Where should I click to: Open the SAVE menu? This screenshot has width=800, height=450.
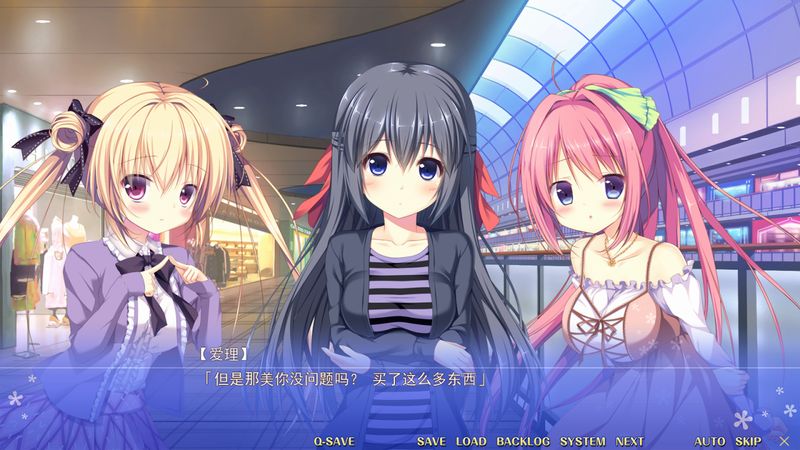tap(431, 441)
